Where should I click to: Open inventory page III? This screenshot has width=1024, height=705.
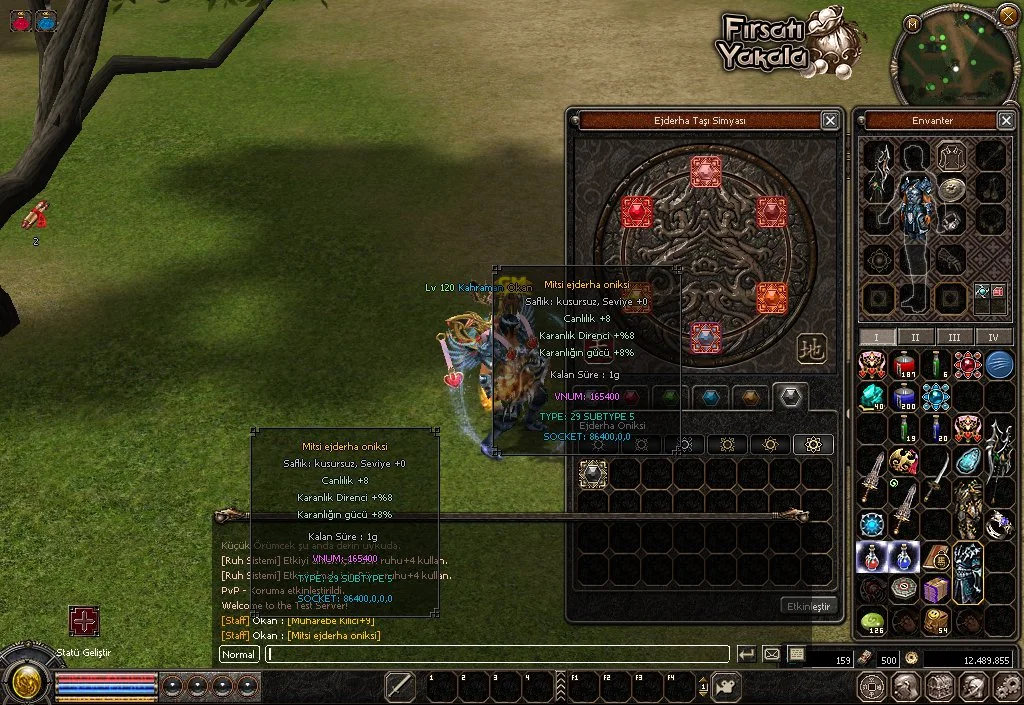955,337
